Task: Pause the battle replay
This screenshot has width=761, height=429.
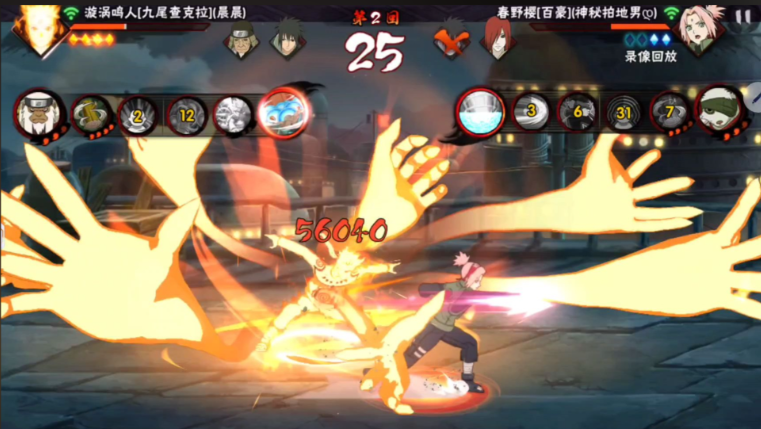Action: tap(743, 17)
